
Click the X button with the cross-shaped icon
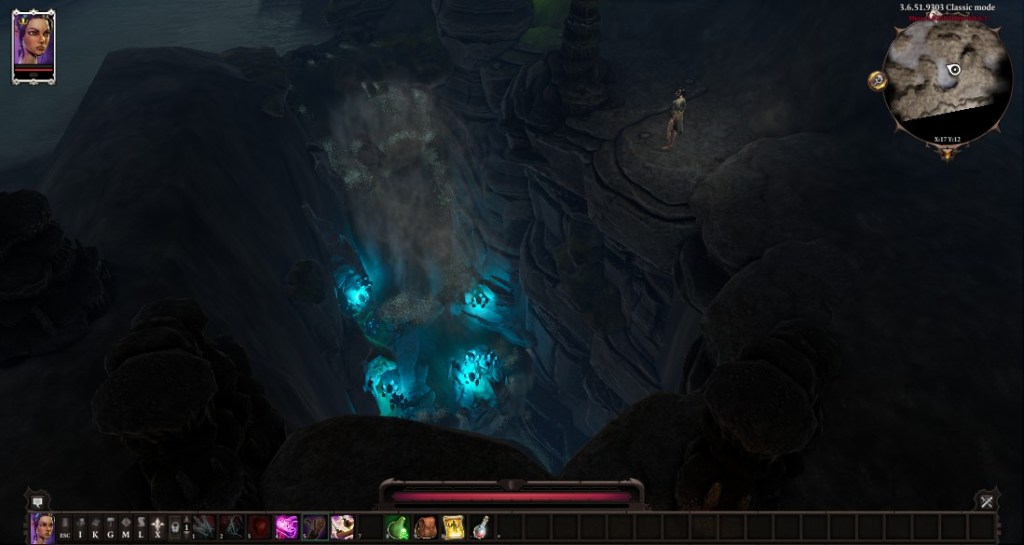[x=156, y=527]
